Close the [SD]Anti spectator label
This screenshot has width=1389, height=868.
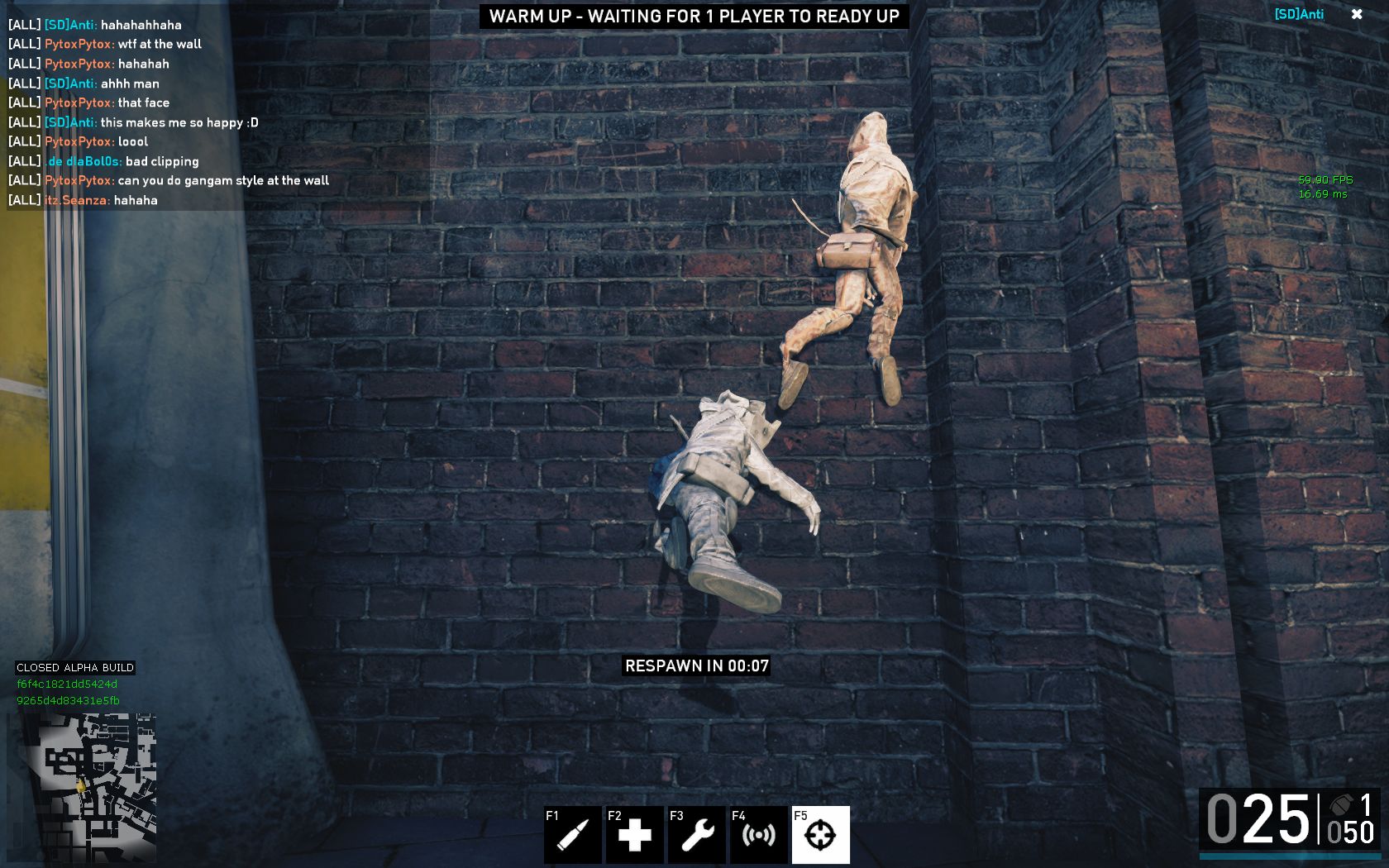coord(1357,14)
